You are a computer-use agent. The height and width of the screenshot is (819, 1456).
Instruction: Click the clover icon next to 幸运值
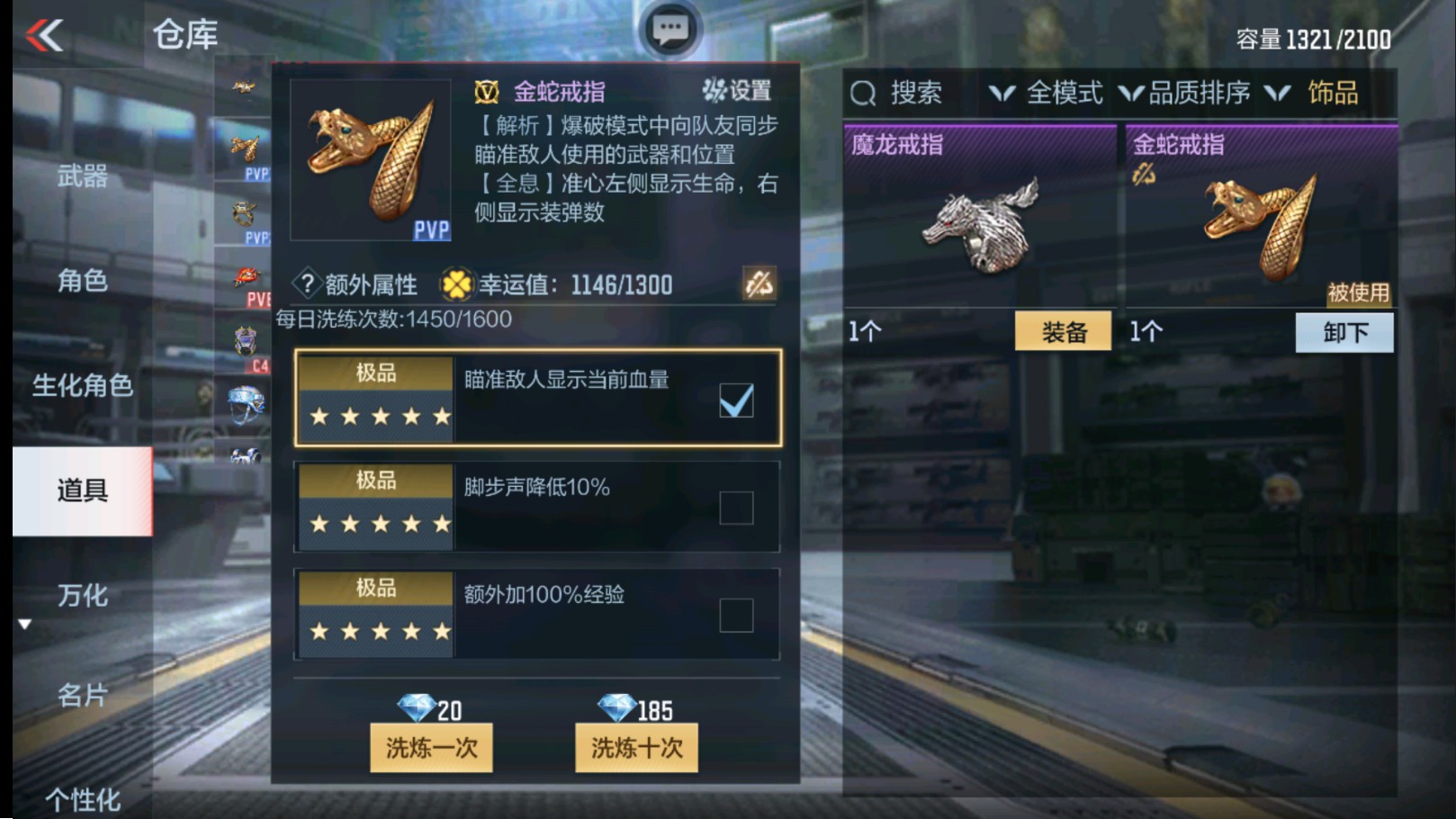point(458,285)
